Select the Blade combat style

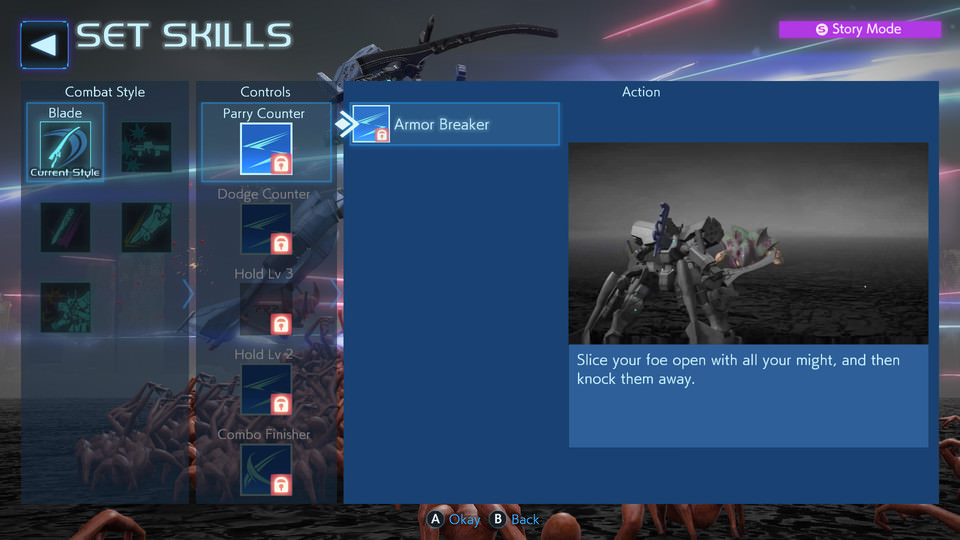(x=65, y=147)
